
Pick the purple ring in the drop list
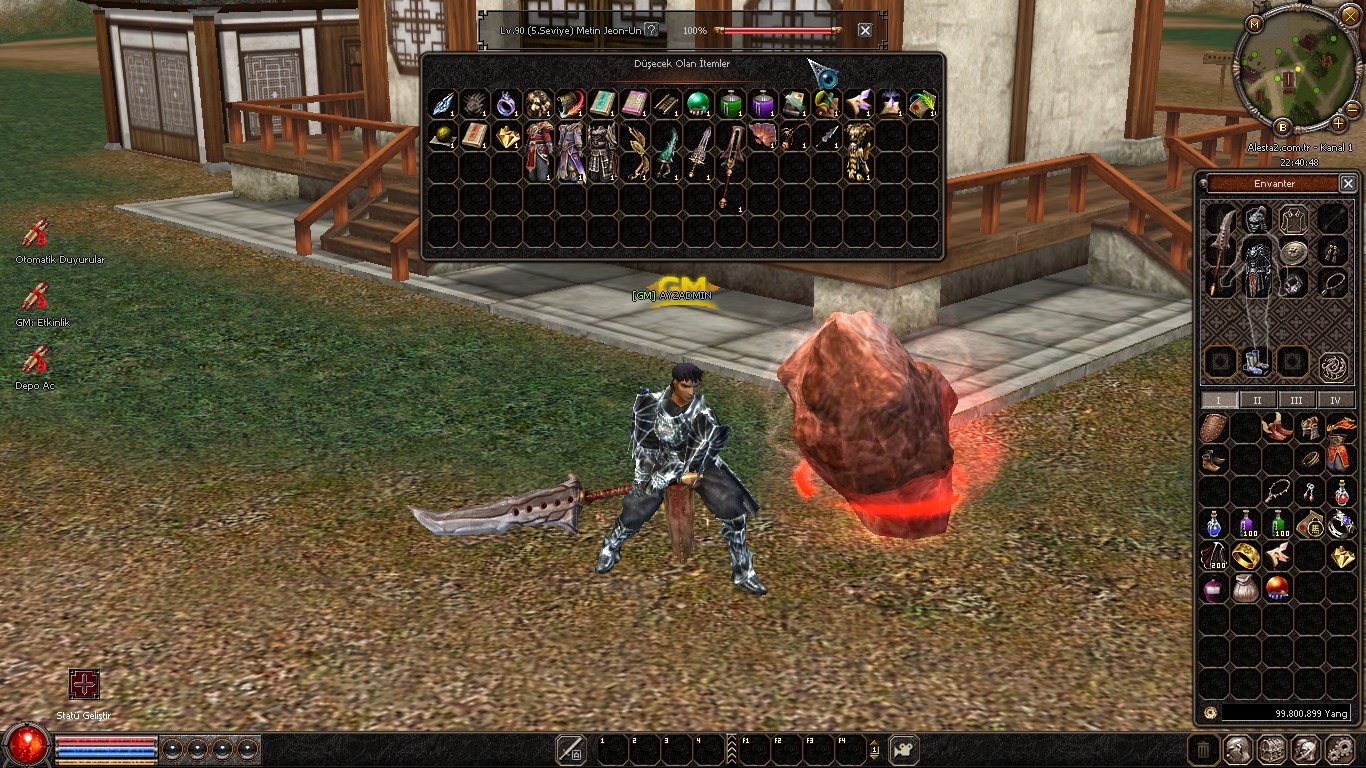click(x=507, y=104)
